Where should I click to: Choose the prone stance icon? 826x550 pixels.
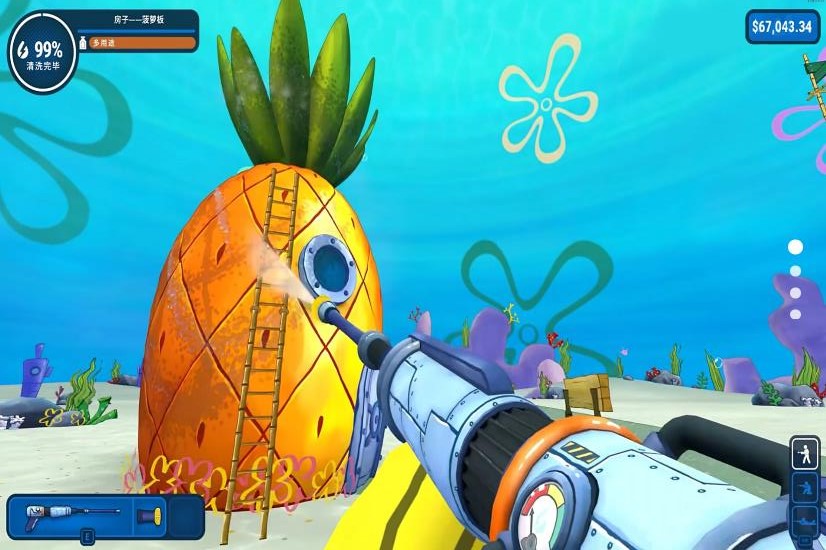click(x=804, y=518)
